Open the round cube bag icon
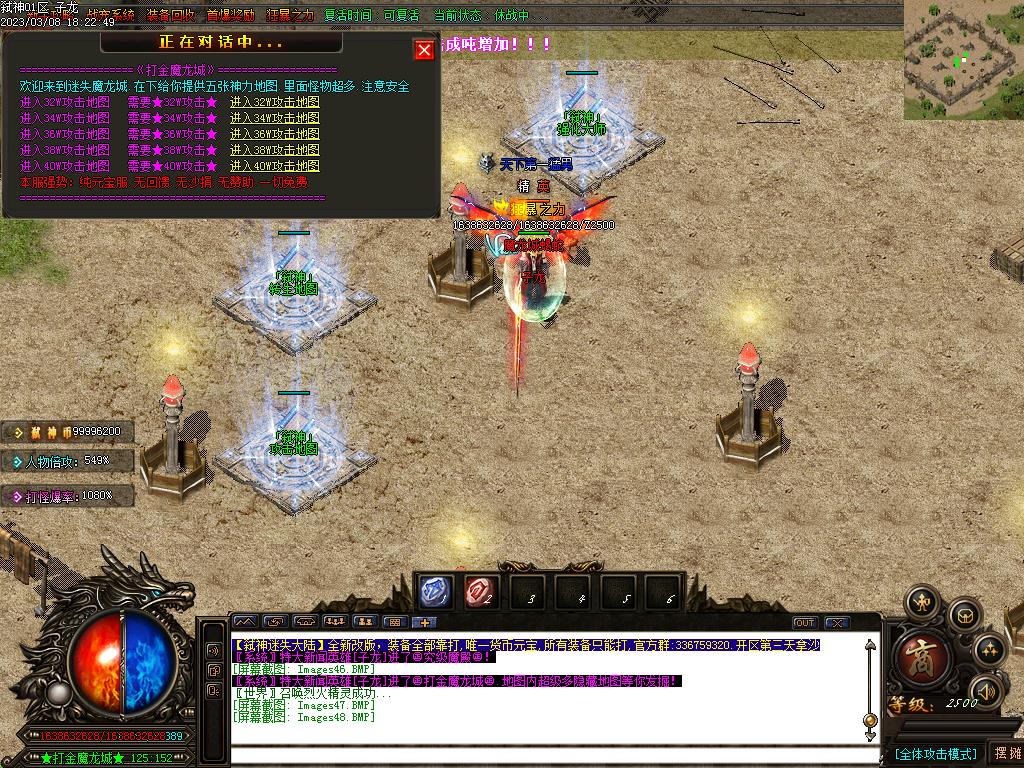Viewport: 1024px width, 768px height. (x=964, y=615)
